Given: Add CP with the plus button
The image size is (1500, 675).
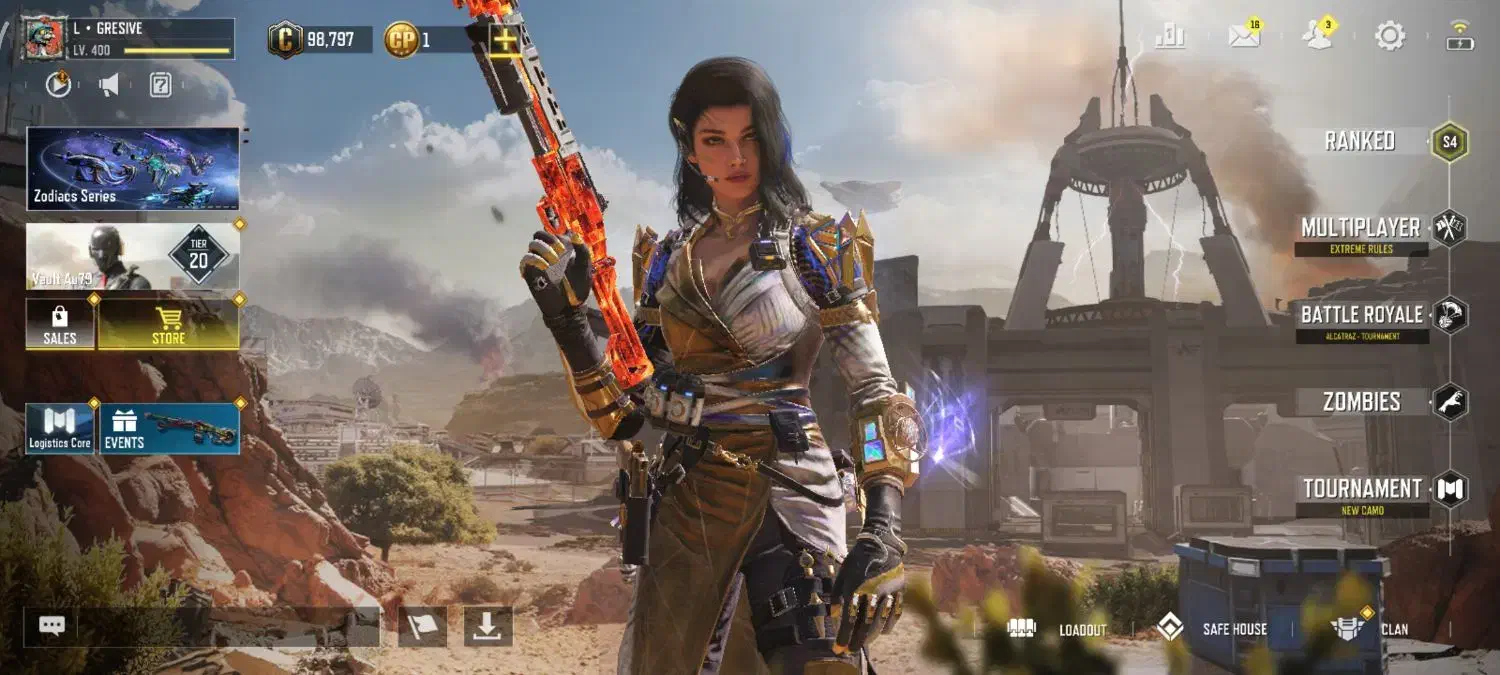Looking at the screenshot, I should coord(505,39).
